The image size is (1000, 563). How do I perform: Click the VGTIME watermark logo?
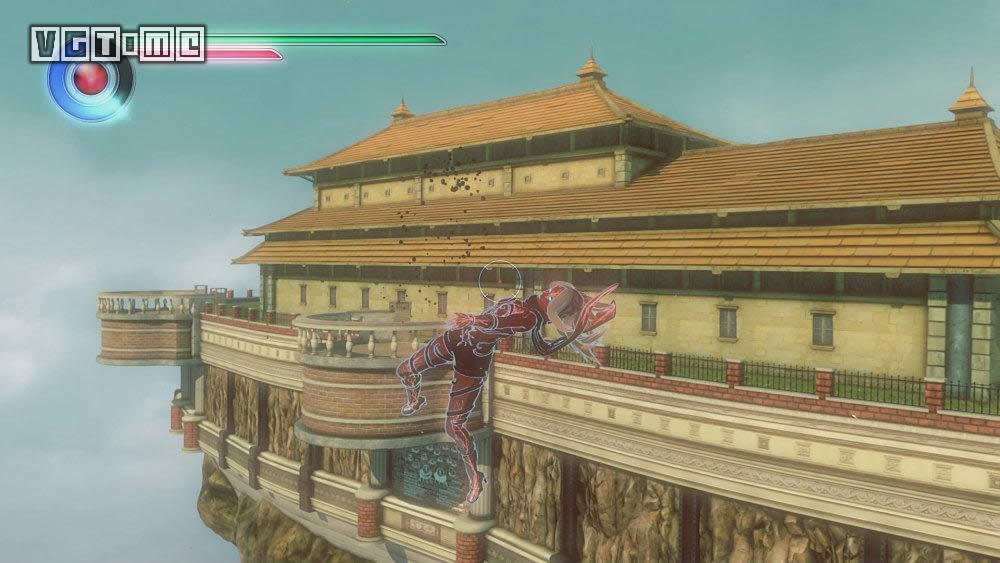117,44
